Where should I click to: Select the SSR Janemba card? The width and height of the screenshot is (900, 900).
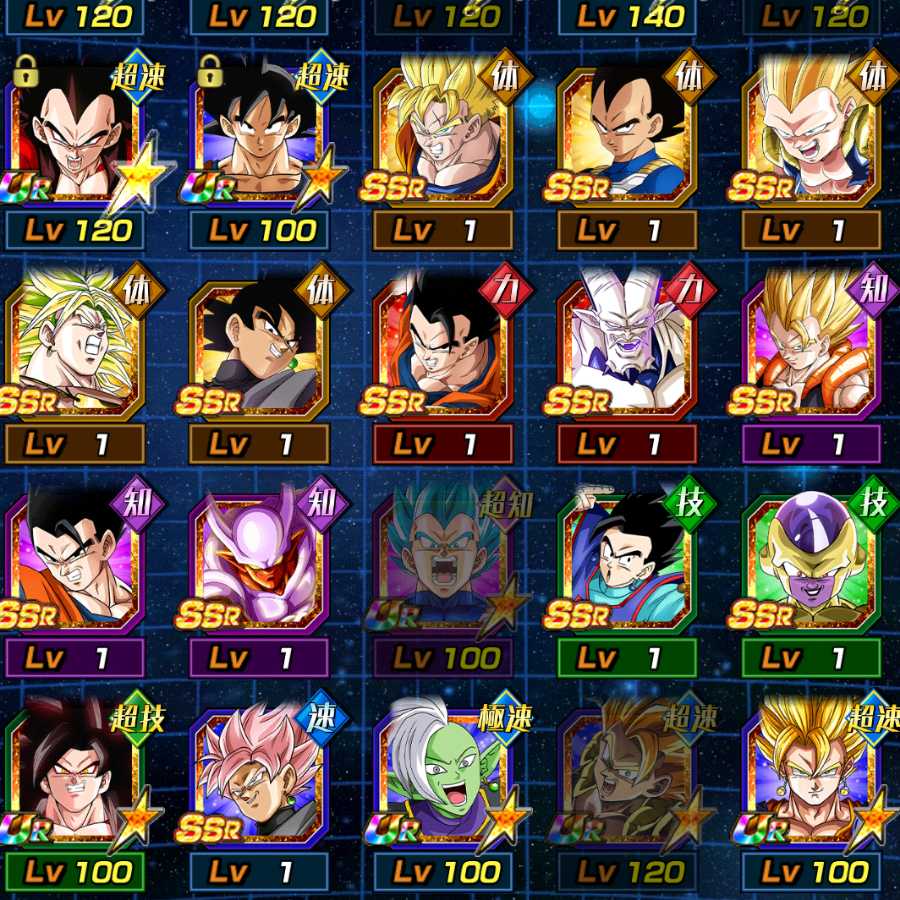tap(260, 562)
